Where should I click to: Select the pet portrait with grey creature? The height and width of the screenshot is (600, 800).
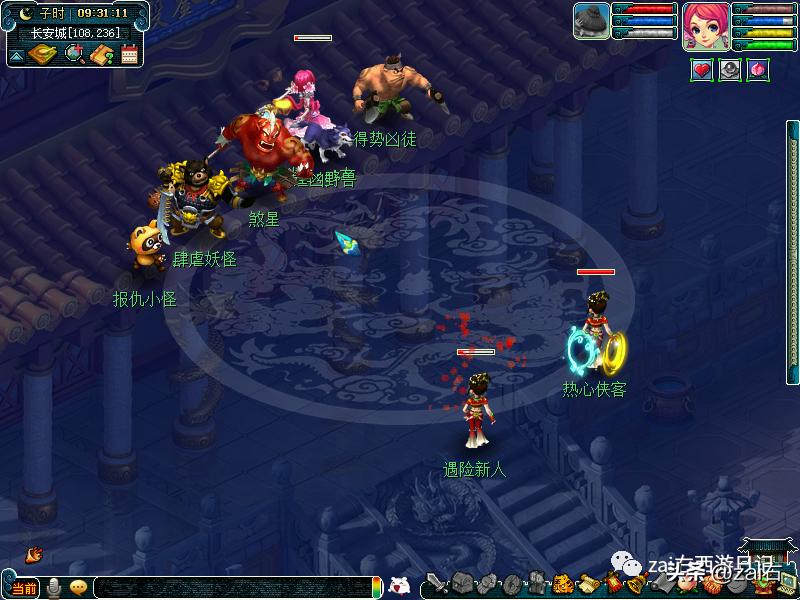592,21
